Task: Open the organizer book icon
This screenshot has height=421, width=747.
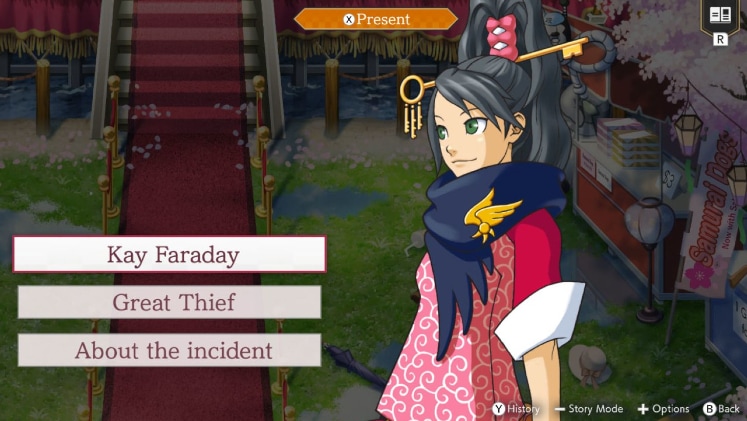Action: pyautogui.click(x=719, y=16)
